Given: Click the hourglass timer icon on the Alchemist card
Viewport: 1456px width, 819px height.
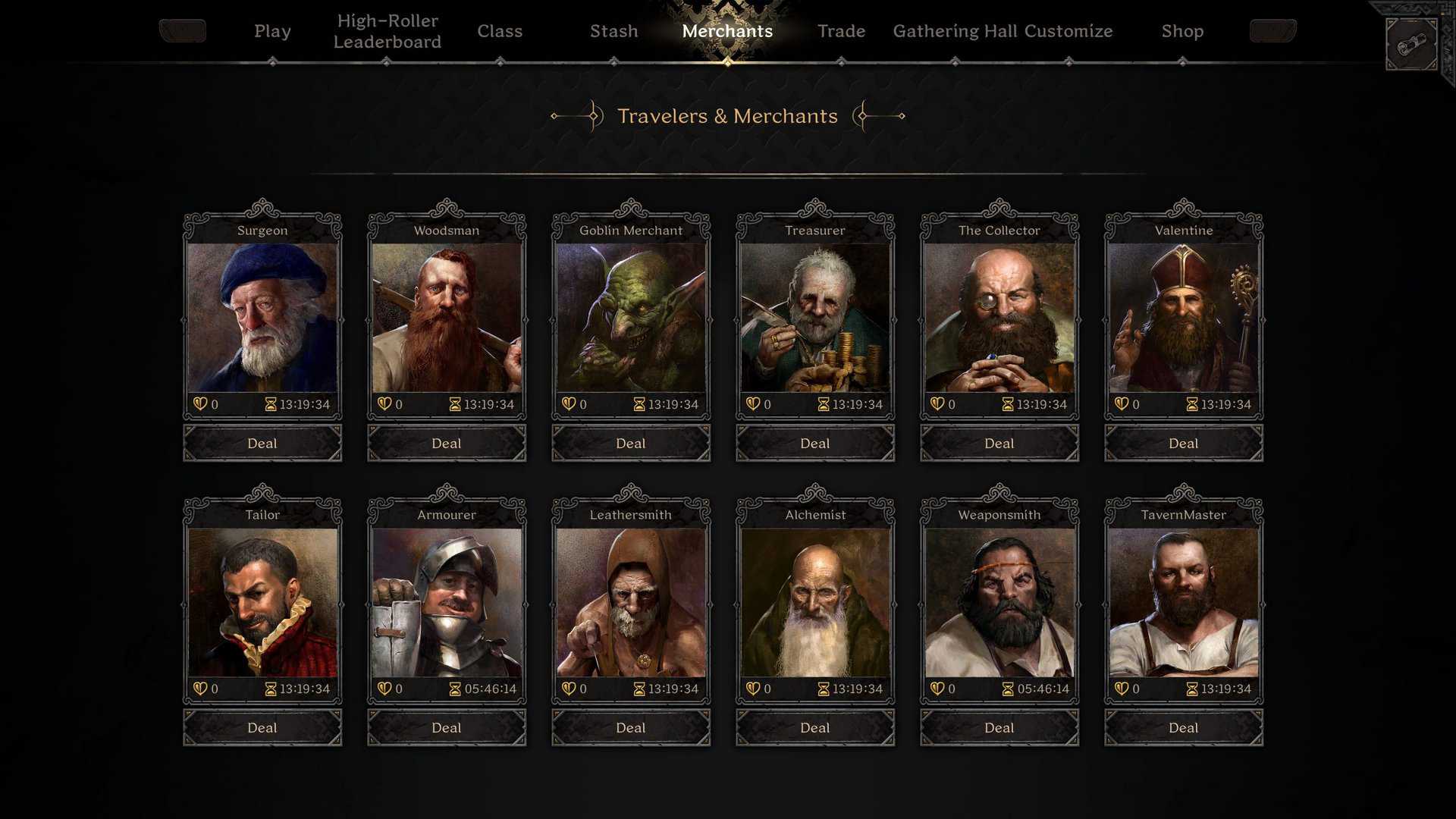Looking at the screenshot, I should (x=823, y=689).
